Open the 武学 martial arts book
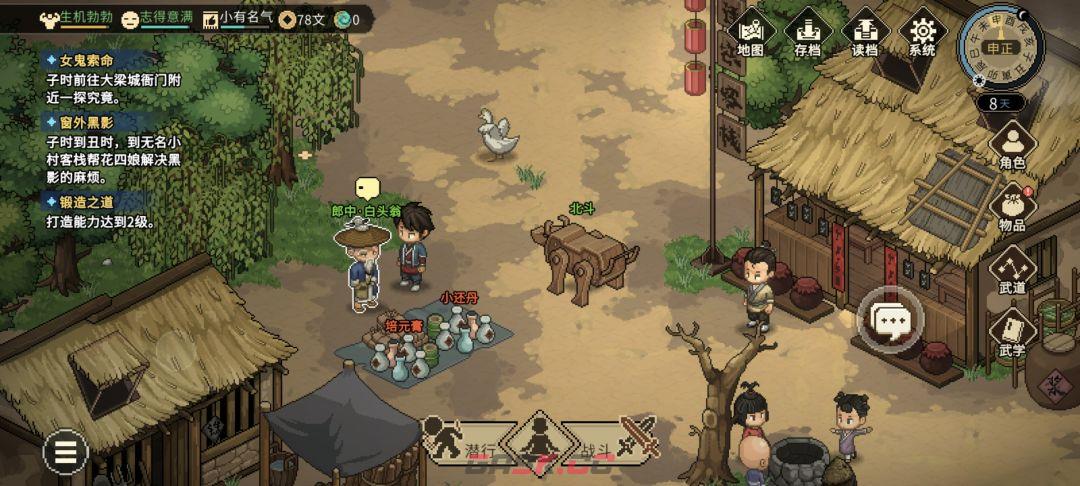Screen dimensions: 1080x486 tap(1012, 334)
